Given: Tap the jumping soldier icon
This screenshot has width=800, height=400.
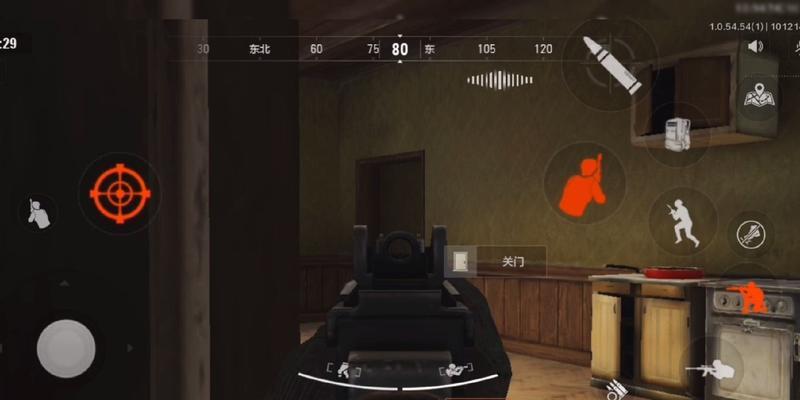Looking at the screenshot, I should pos(682,221).
